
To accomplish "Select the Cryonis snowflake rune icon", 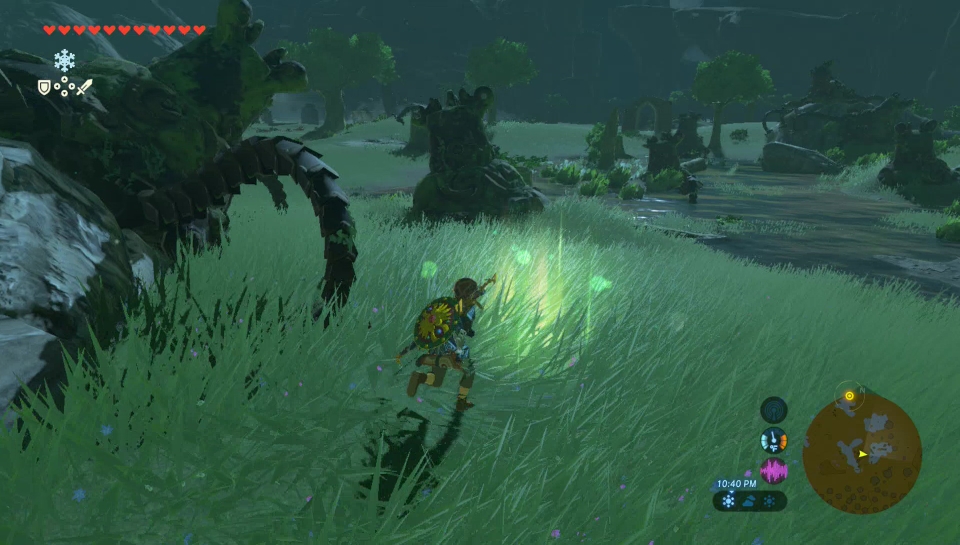I will tap(65, 60).
